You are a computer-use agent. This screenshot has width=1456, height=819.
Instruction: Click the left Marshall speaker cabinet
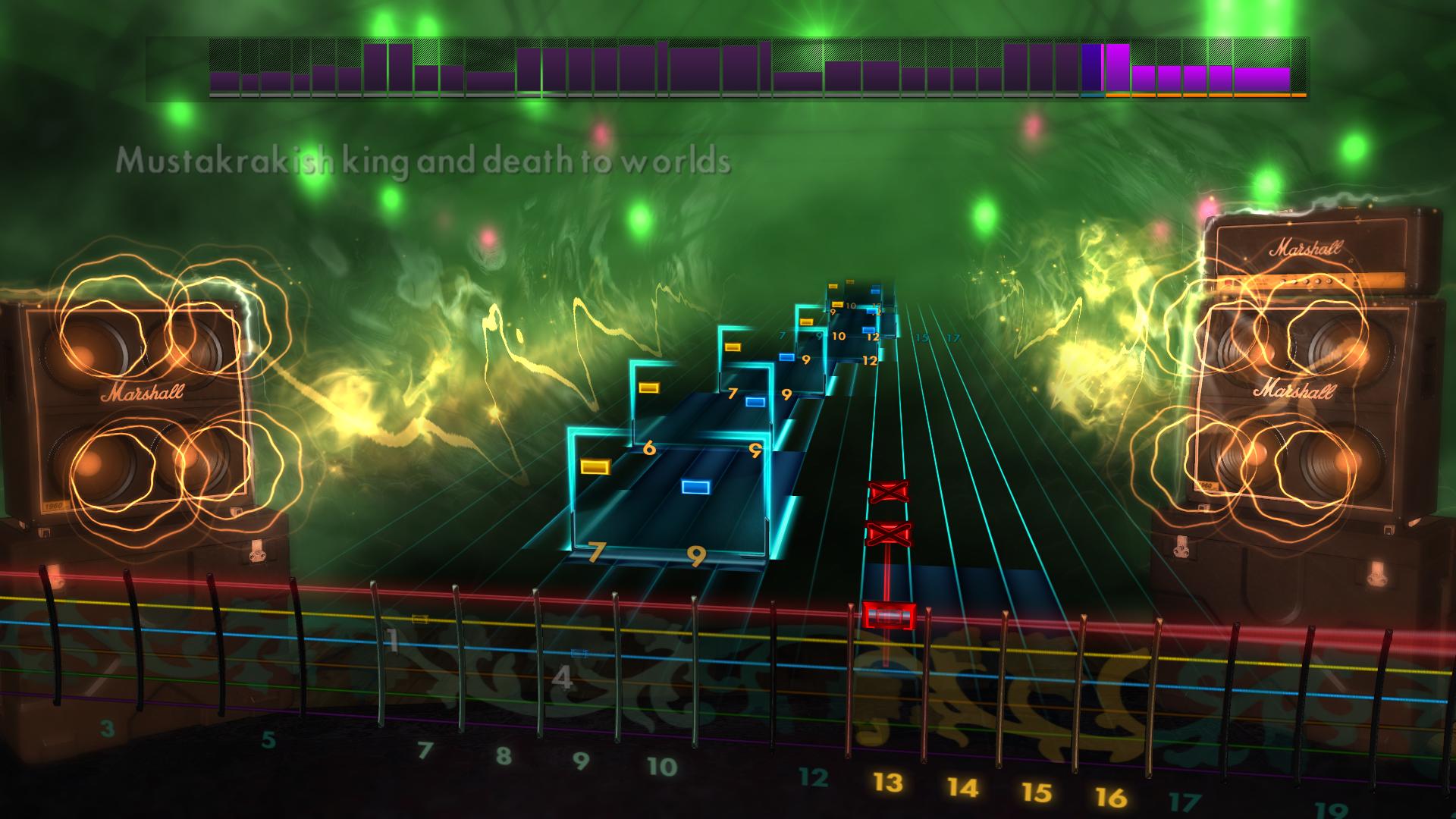tap(140, 394)
